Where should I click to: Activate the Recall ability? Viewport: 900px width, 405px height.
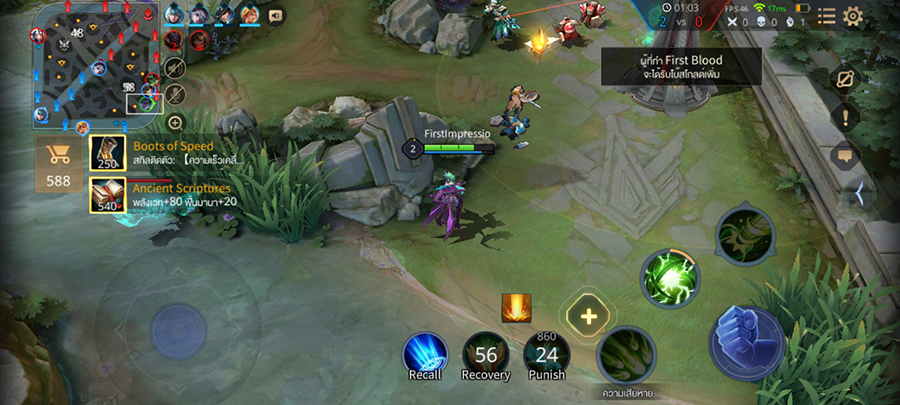tap(424, 355)
